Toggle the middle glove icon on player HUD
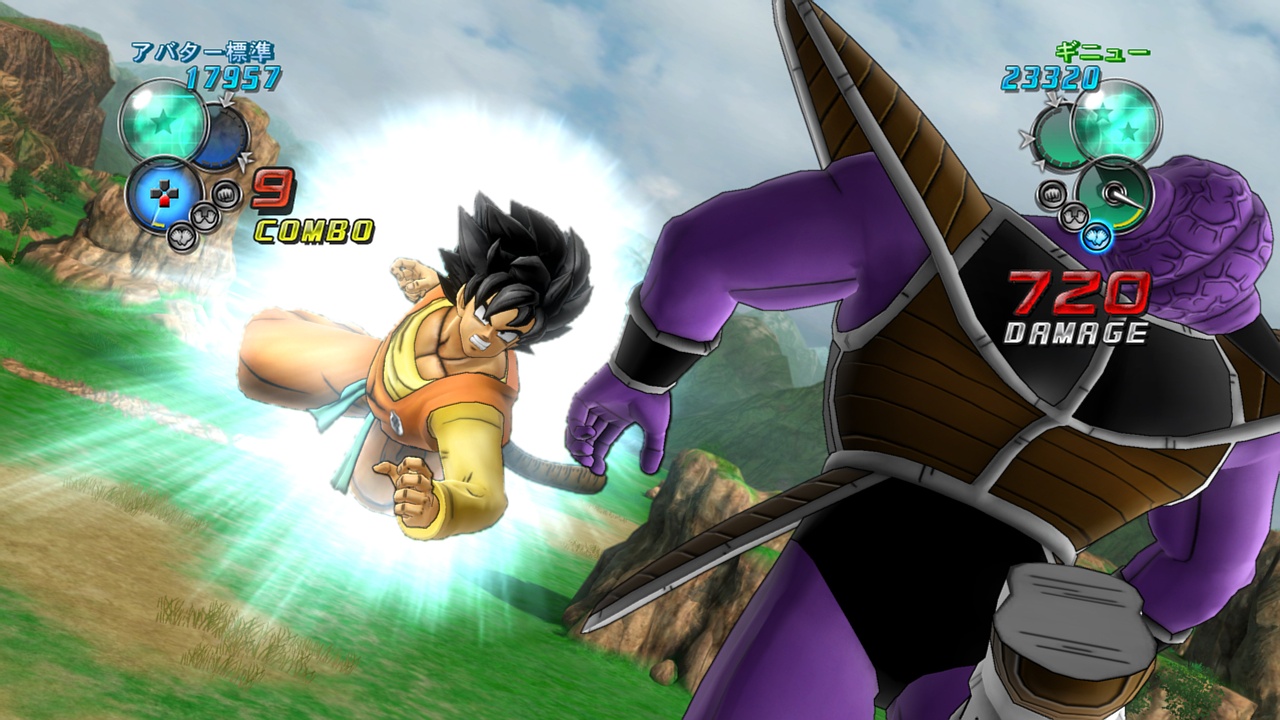This screenshot has height=720, width=1280. (x=204, y=214)
